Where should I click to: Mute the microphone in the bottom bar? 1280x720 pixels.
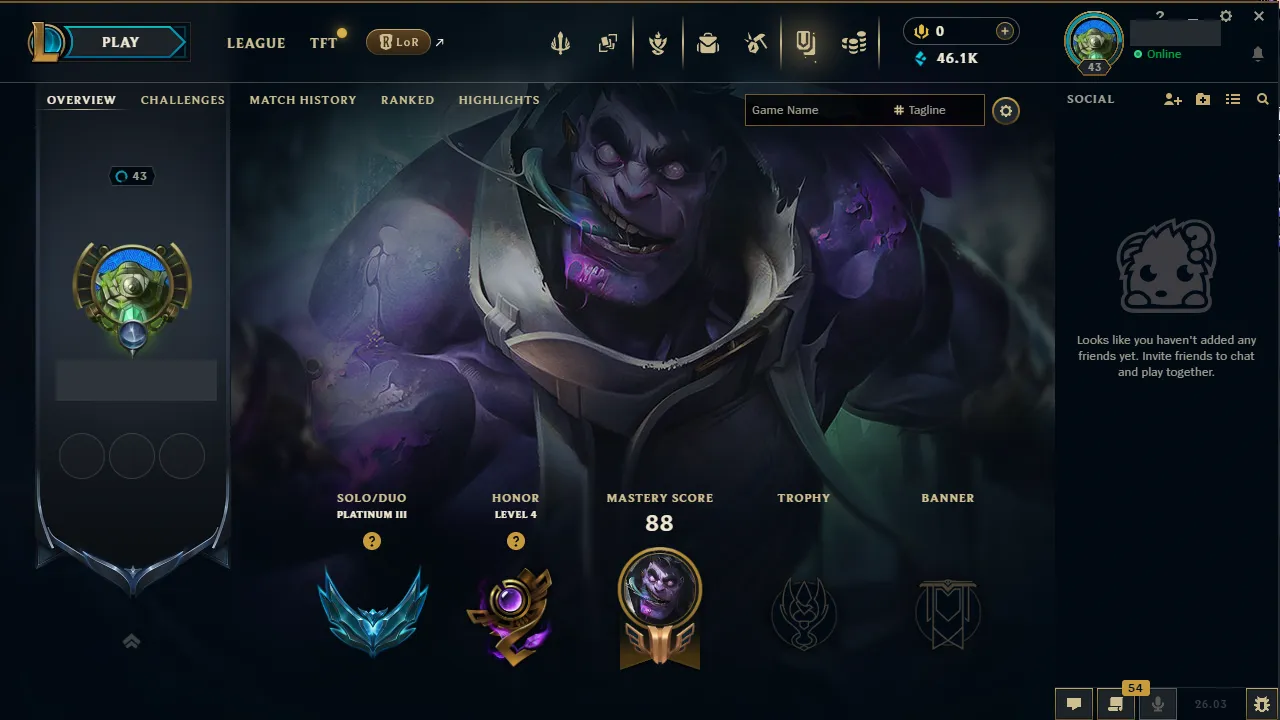[1157, 703]
